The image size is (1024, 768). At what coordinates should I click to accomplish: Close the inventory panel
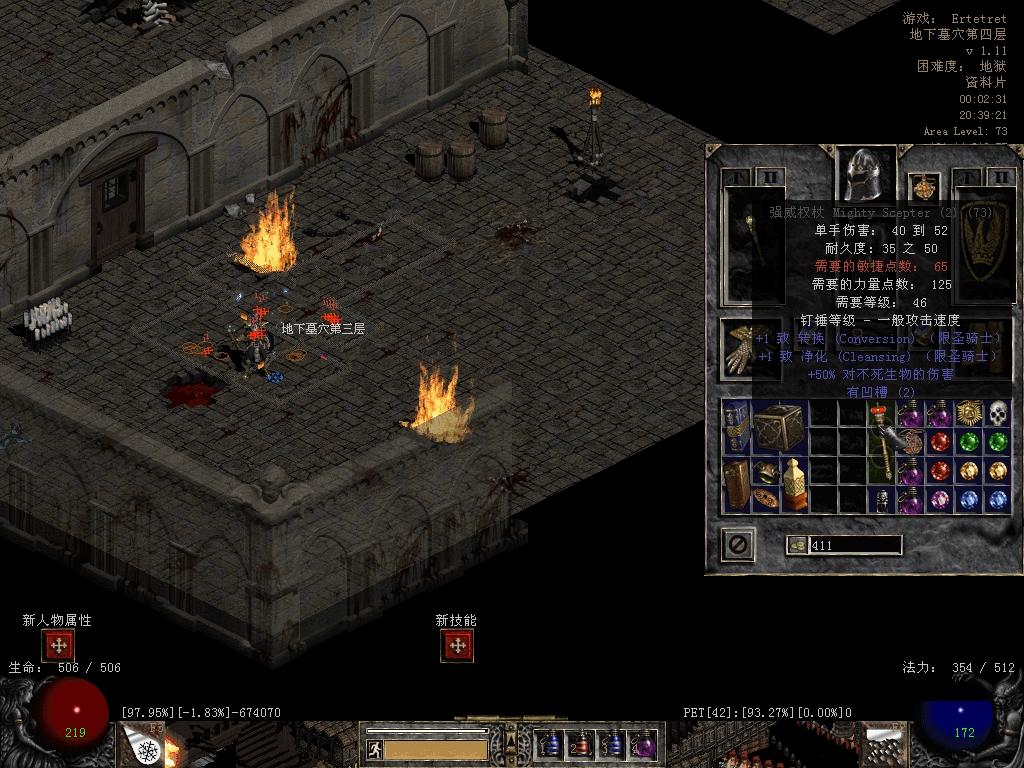738,545
